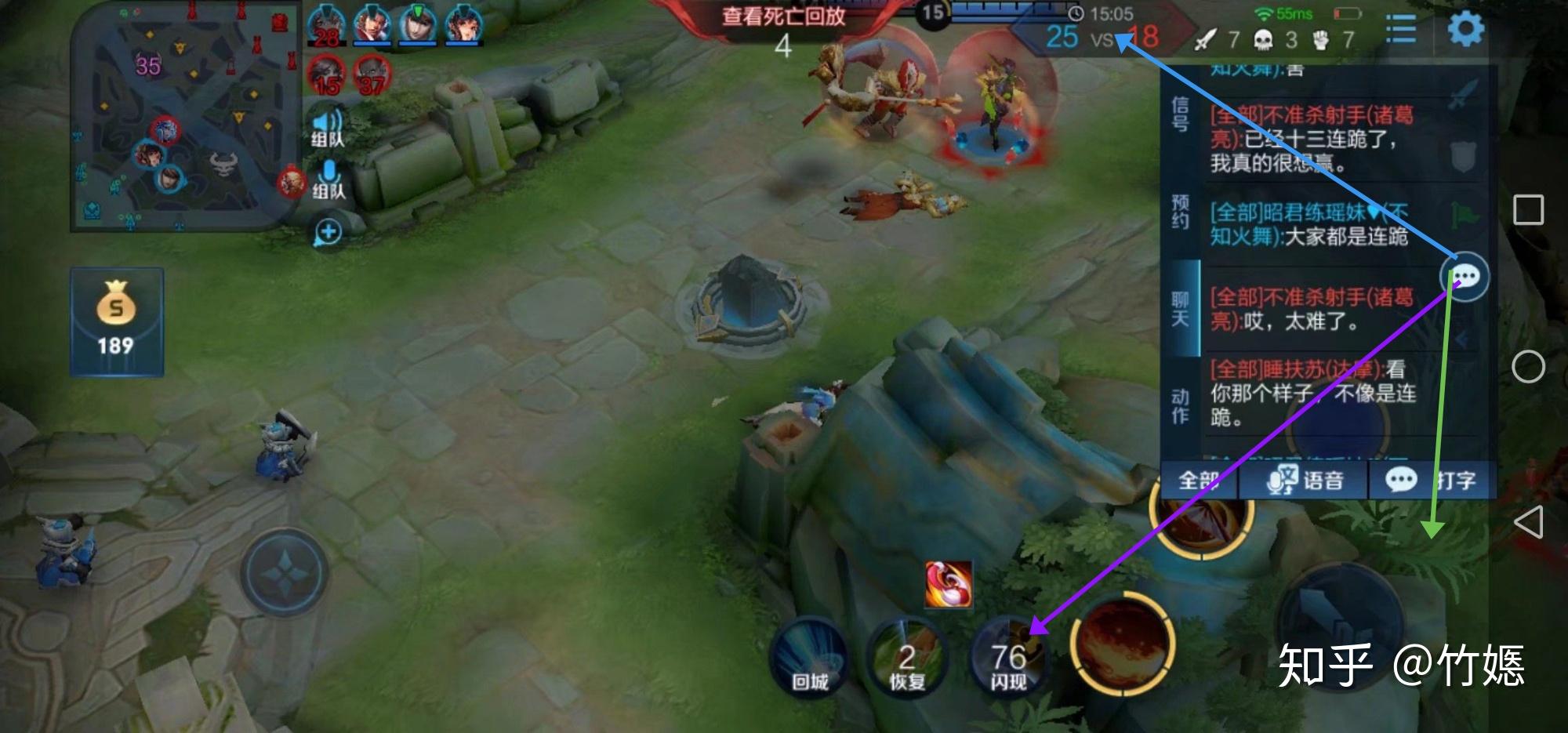Open the gold shop button
Screen dimensions: 1568x733
[x=116, y=321]
